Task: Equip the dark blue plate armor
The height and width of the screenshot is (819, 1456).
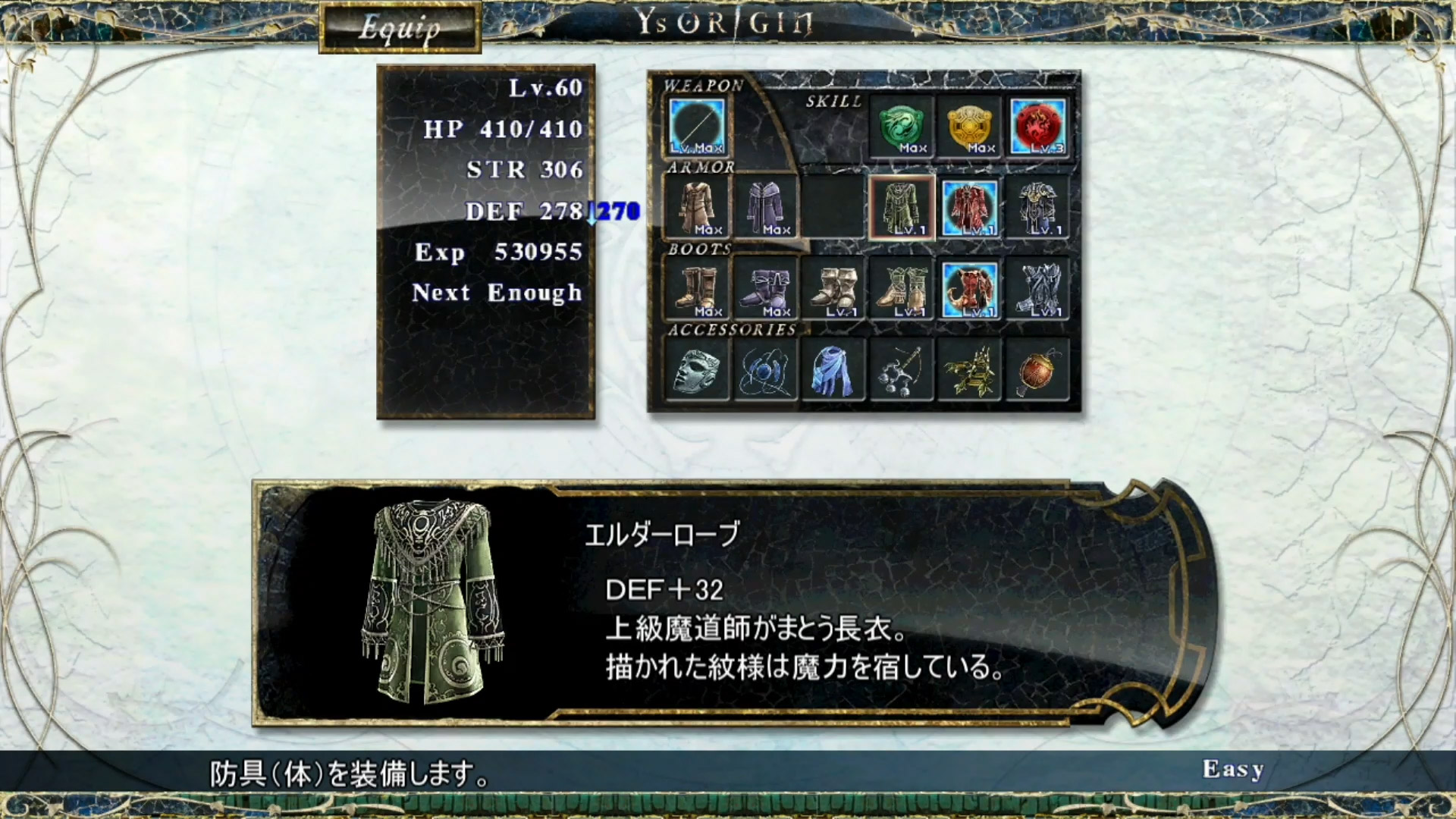Action: coord(1038,207)
